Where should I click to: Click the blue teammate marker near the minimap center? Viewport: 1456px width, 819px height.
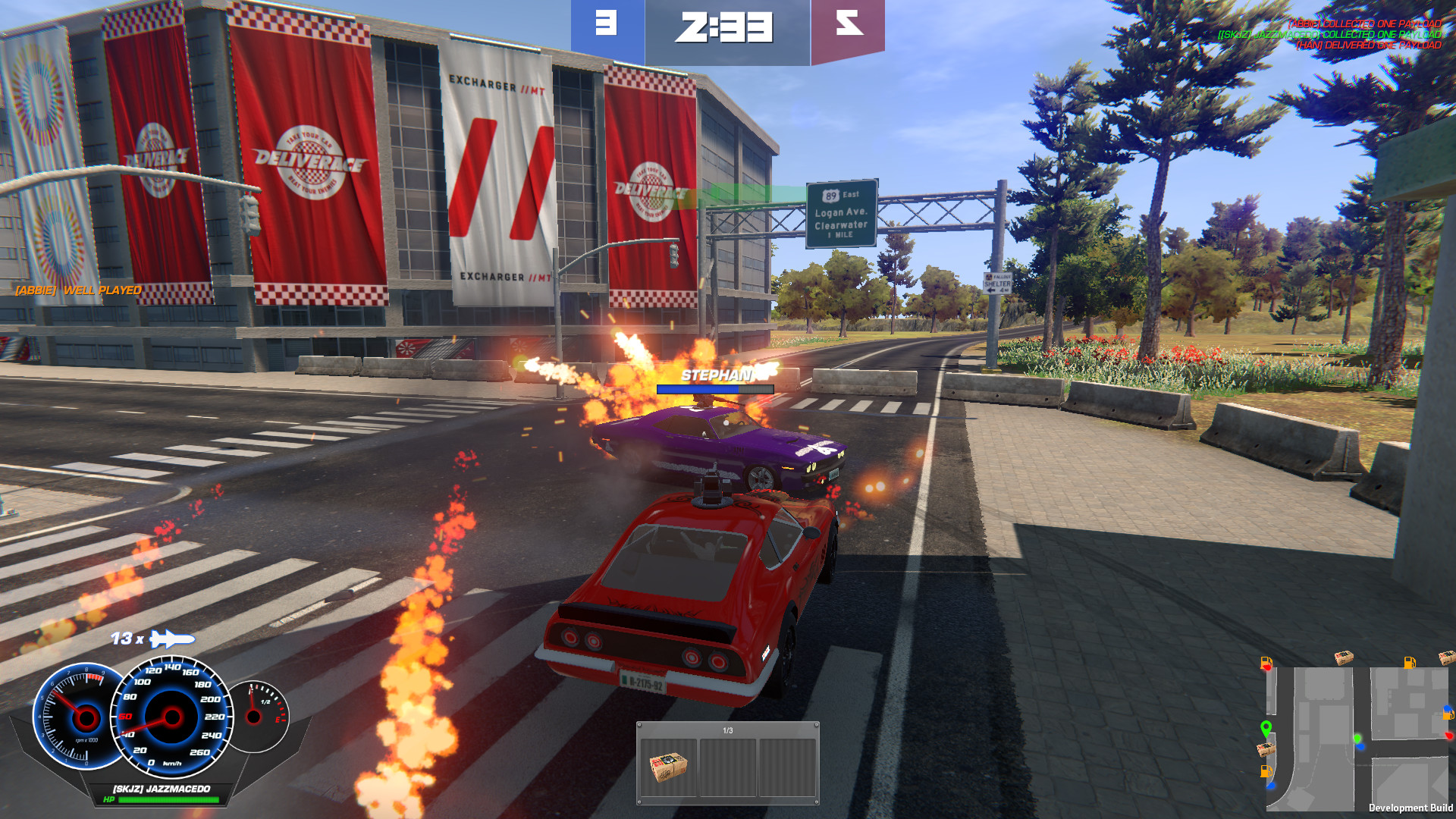click(1361, 746)
